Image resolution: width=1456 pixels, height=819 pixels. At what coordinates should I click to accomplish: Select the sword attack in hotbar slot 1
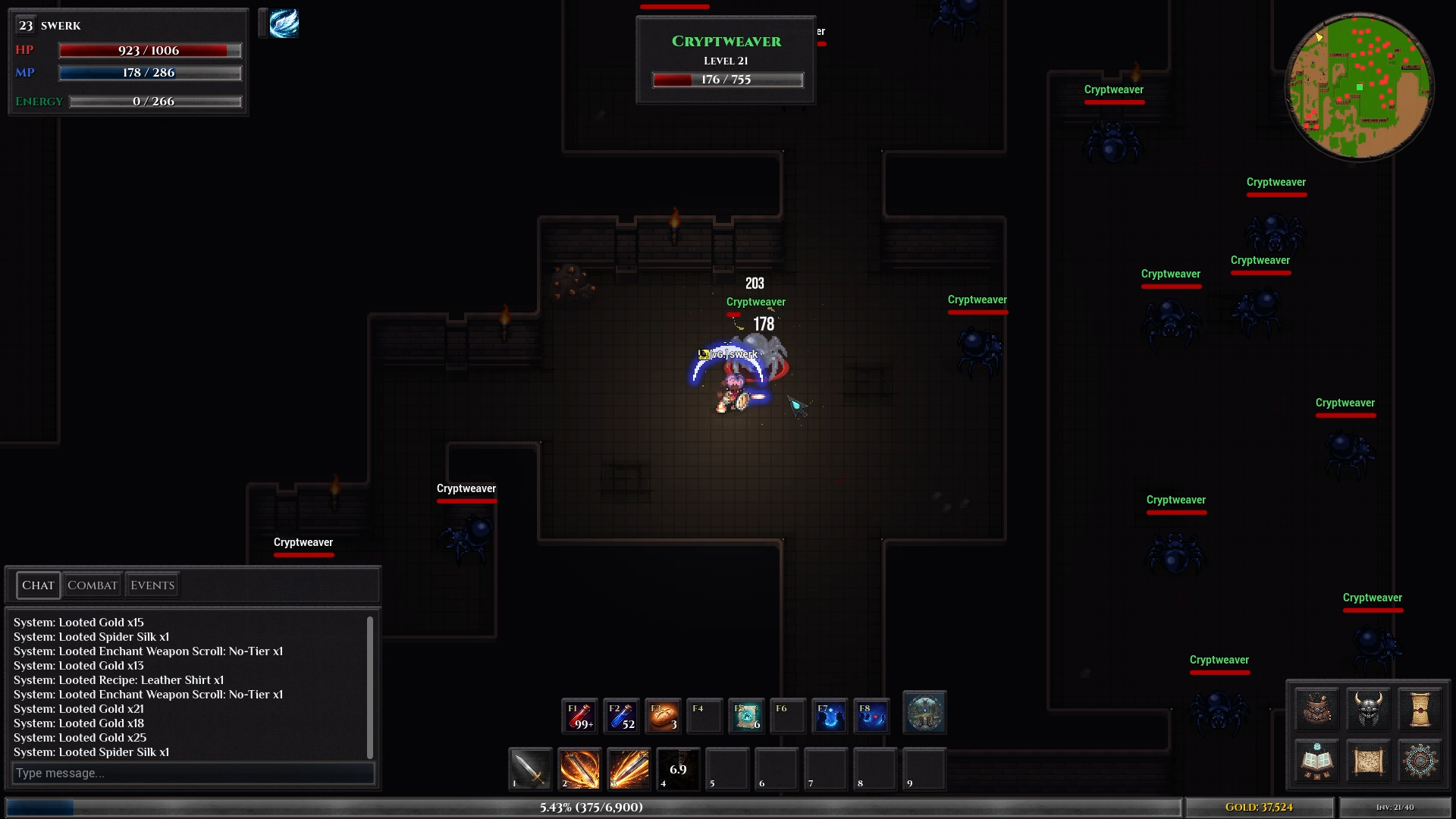529,770
